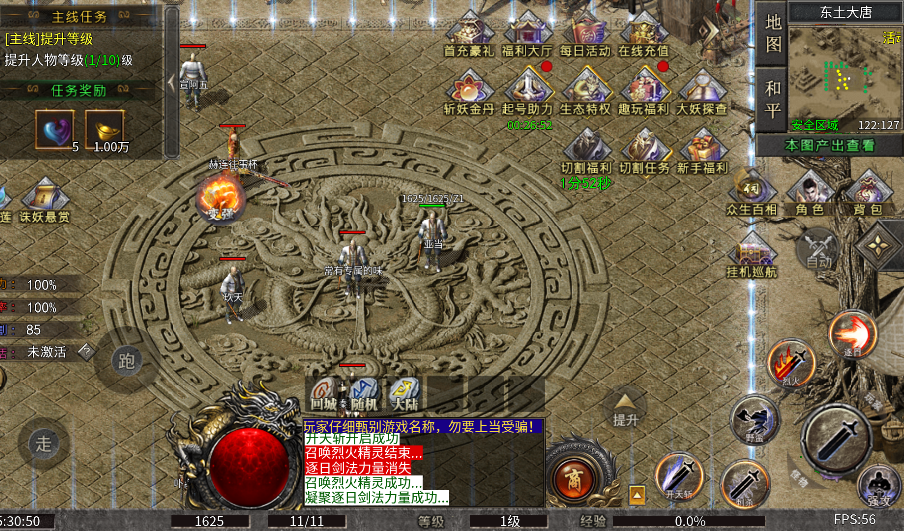Open the 在线充值 online recharge icon
The width and height of the screenshot is (904, 531).
[644, 33]
